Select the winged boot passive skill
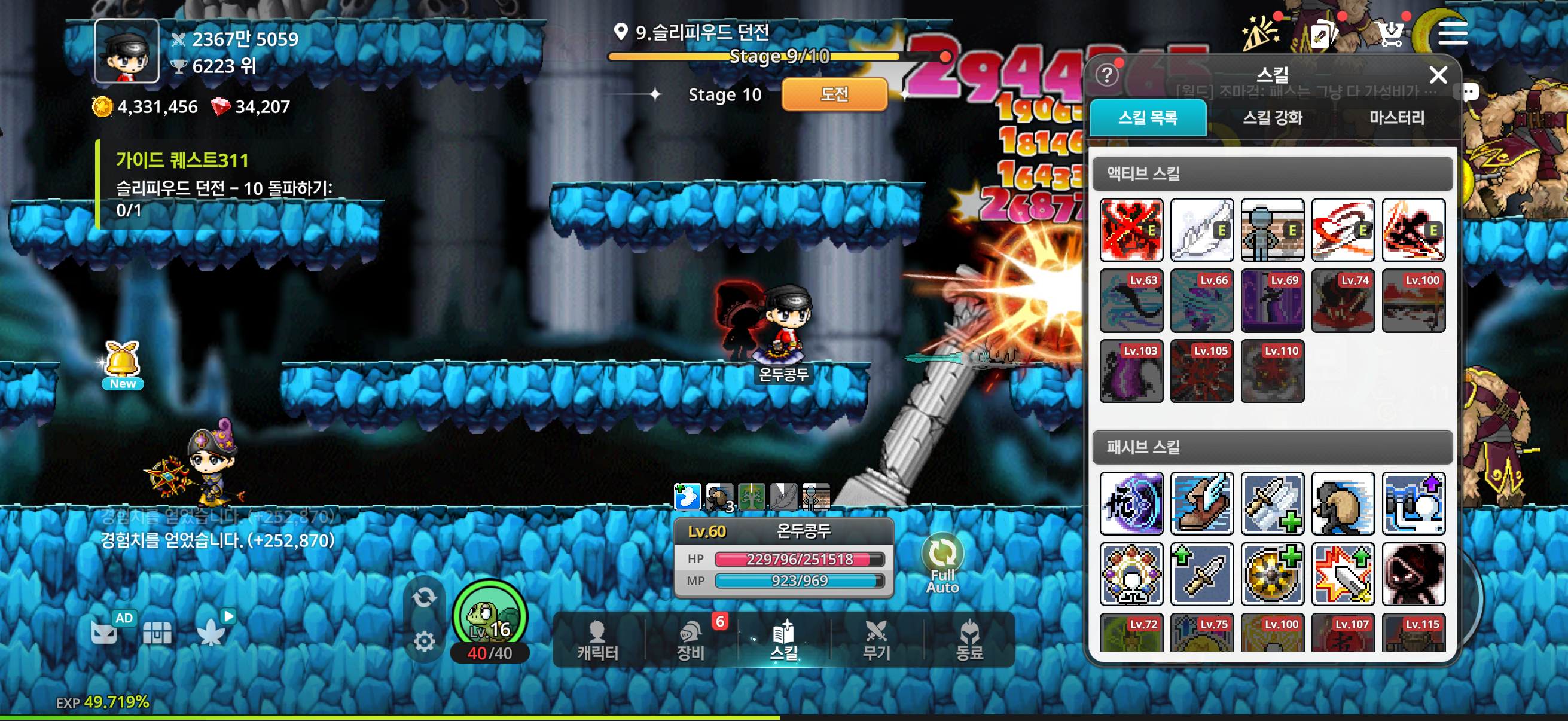 (x=1202, y=503)
